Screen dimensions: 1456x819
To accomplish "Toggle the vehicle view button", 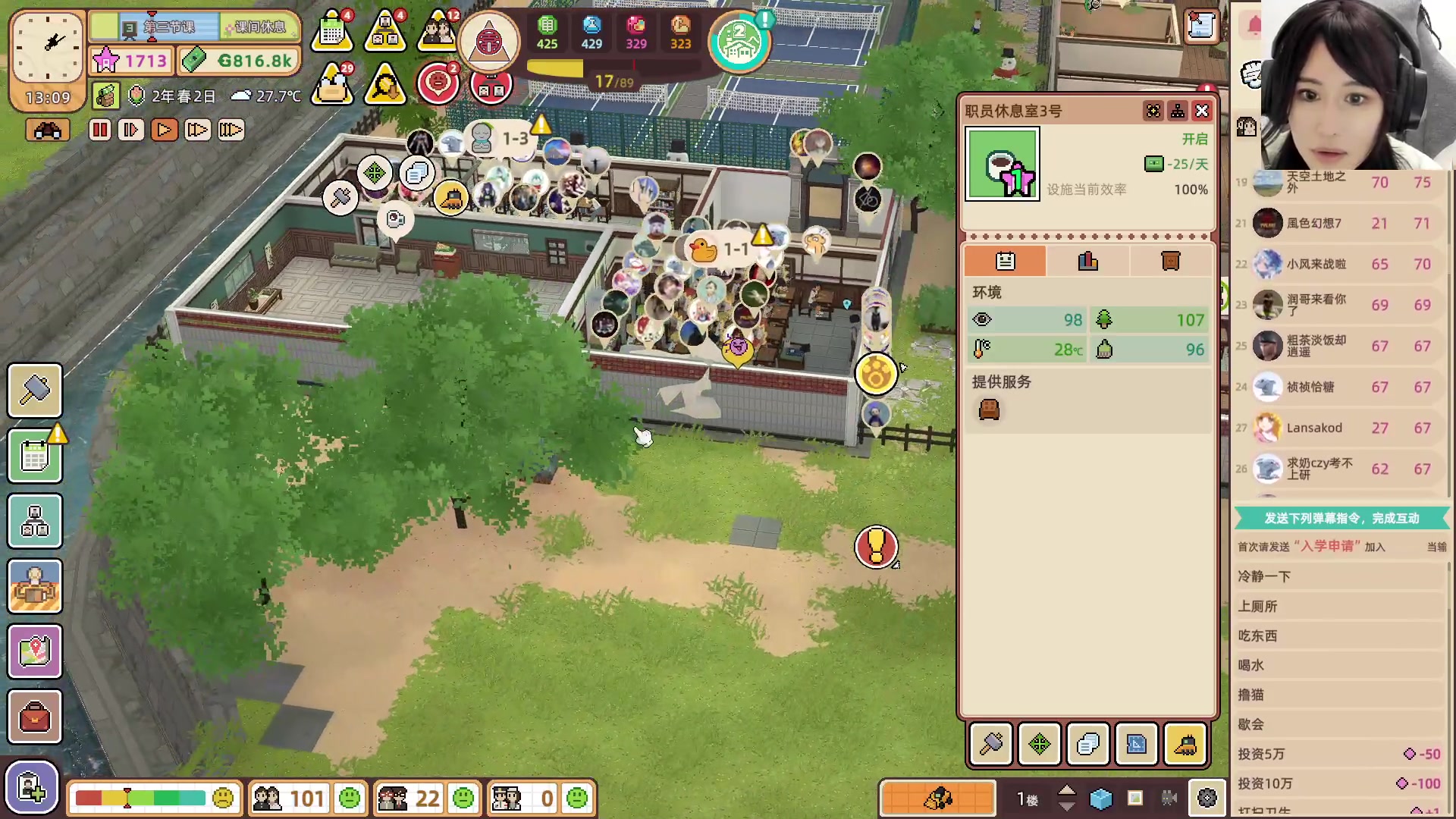I will (47, 130).
